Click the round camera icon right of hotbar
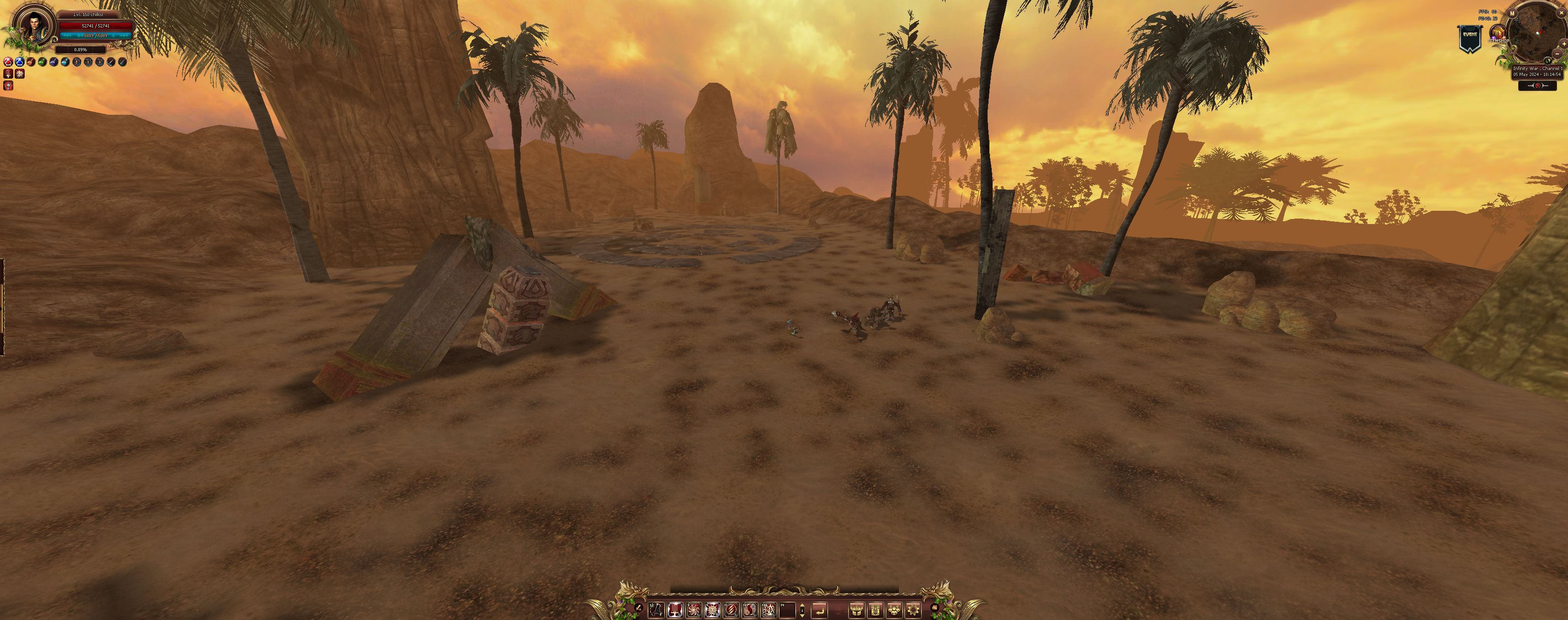The width and height of the screenshot is (1568, 620). tap(934, 607)
